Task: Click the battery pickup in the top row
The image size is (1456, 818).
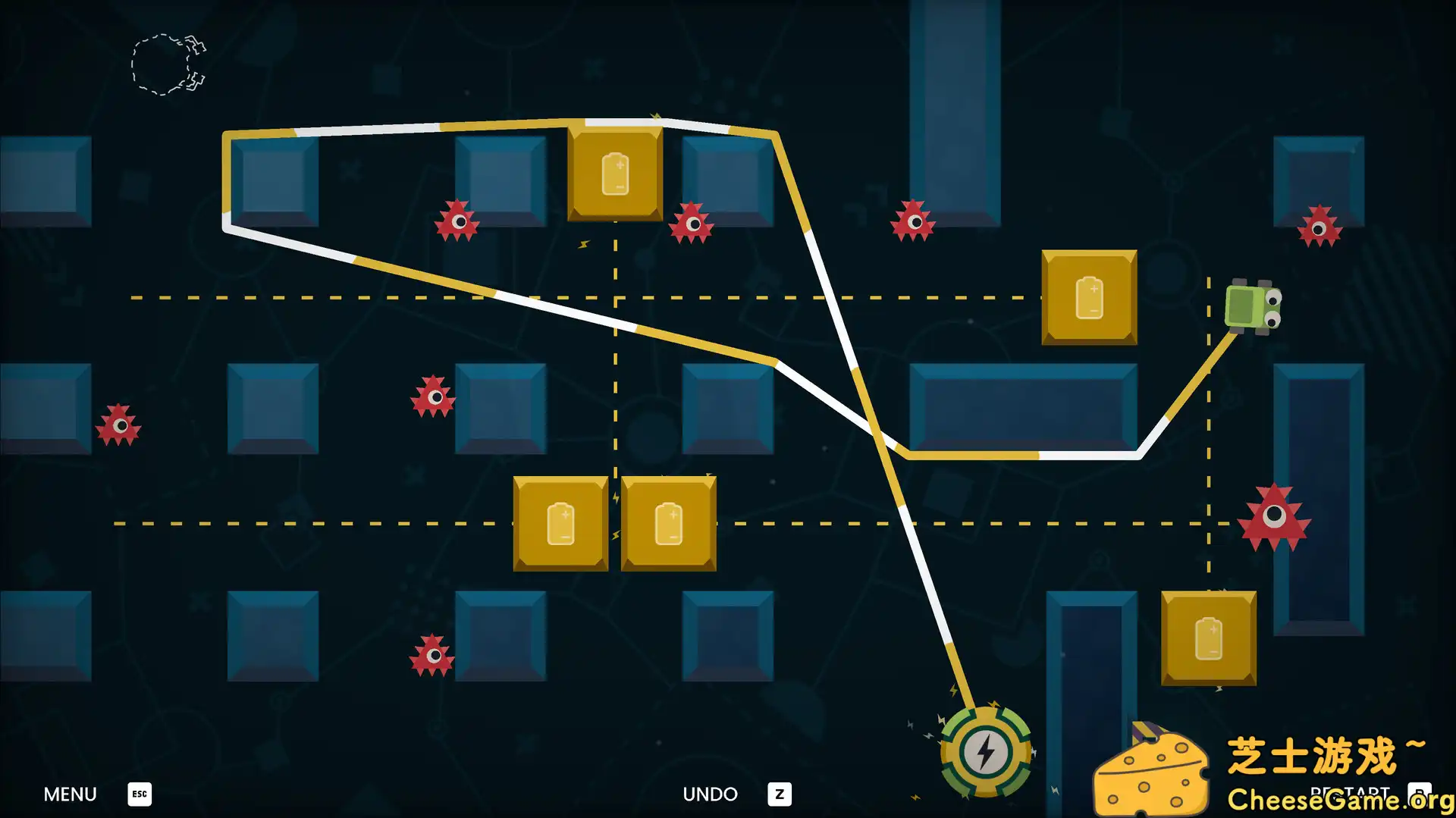Action: (614, 174)
